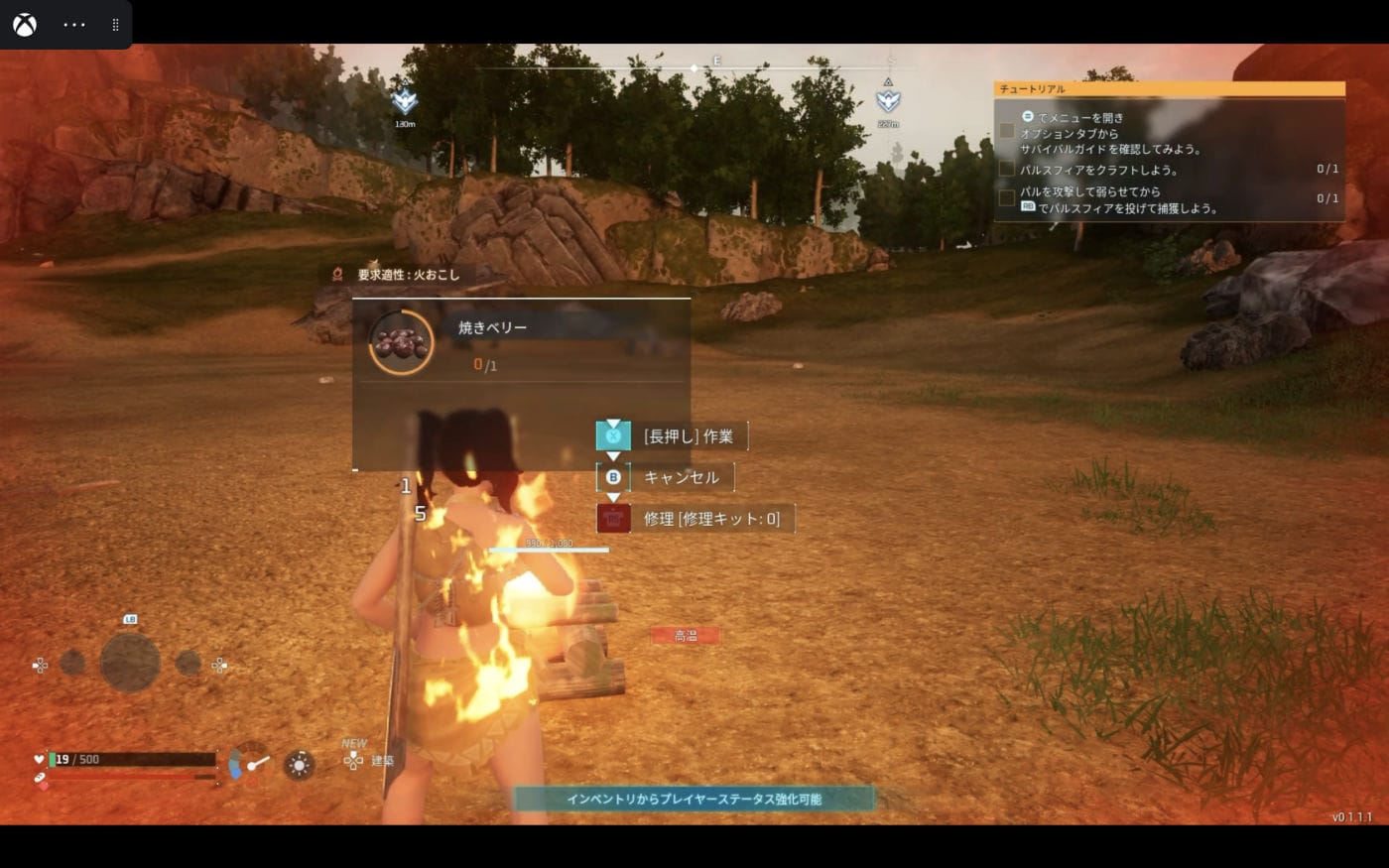Open the three-dot streaming options menu
This screenshot has width=1389, height=868.
click(x=74, y=25)
